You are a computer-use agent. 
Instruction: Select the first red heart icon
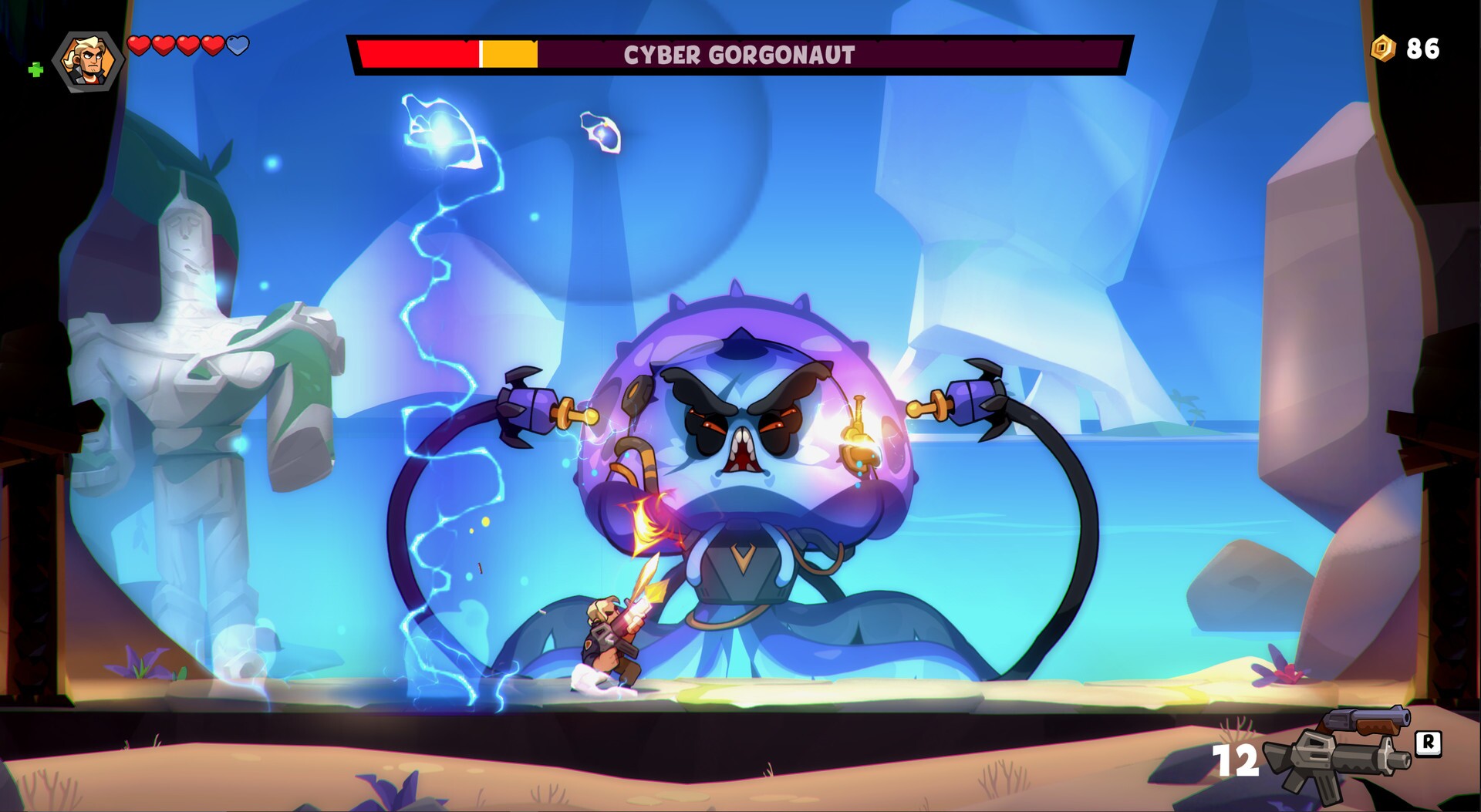click(x=140, y=45)
